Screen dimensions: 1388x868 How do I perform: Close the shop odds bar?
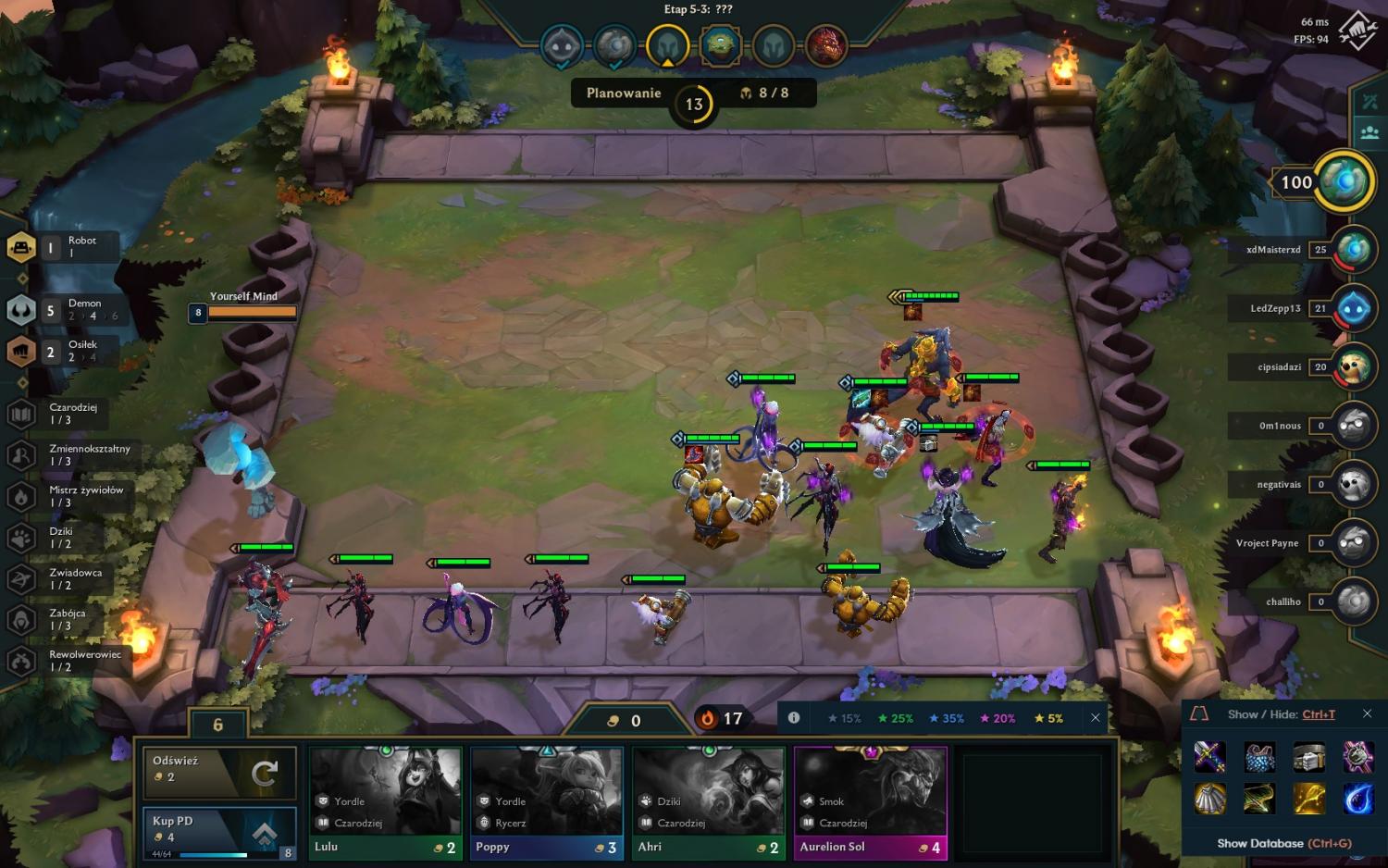point(1096,717)
